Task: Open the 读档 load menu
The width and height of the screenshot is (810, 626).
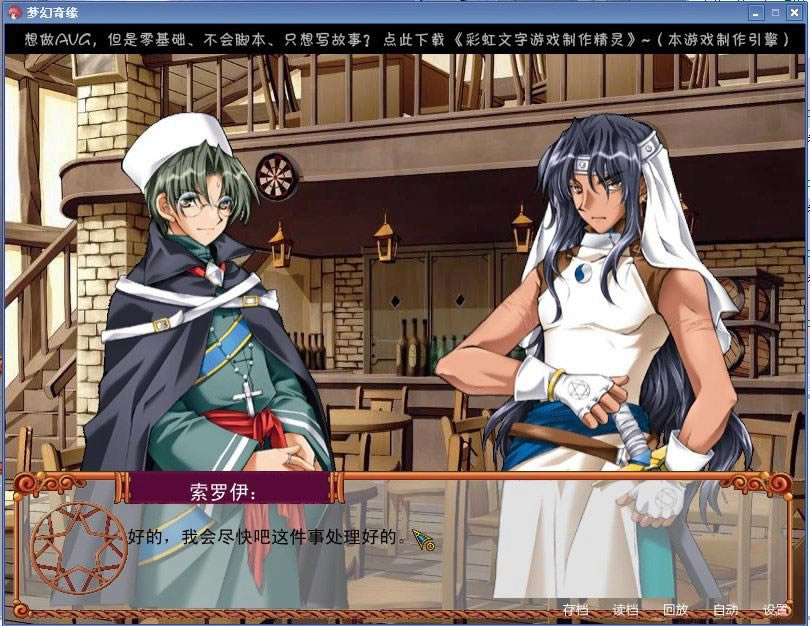Action: tap(625, 609)
